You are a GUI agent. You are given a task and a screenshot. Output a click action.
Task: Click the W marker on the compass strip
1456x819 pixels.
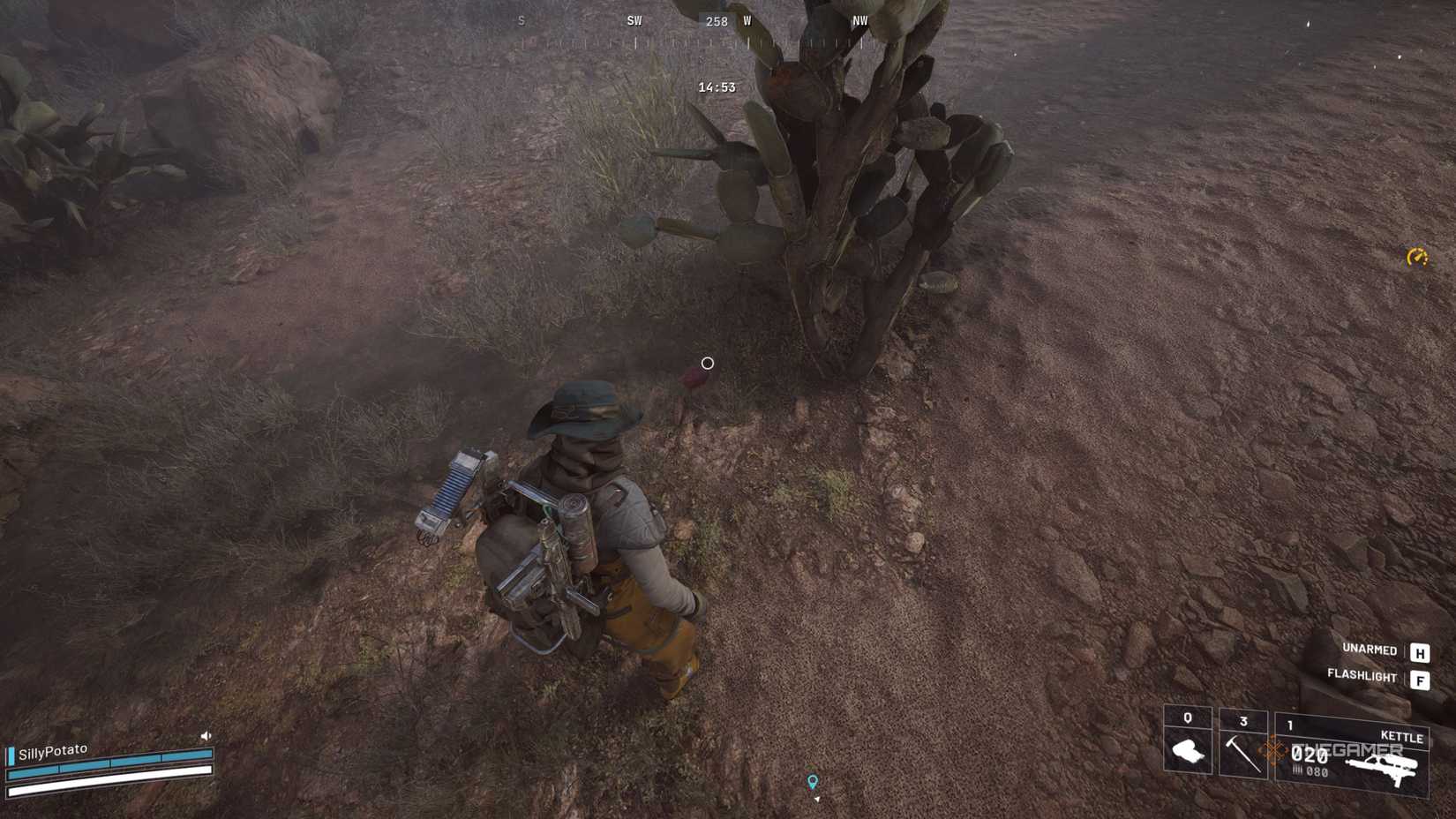click(748, 21)
